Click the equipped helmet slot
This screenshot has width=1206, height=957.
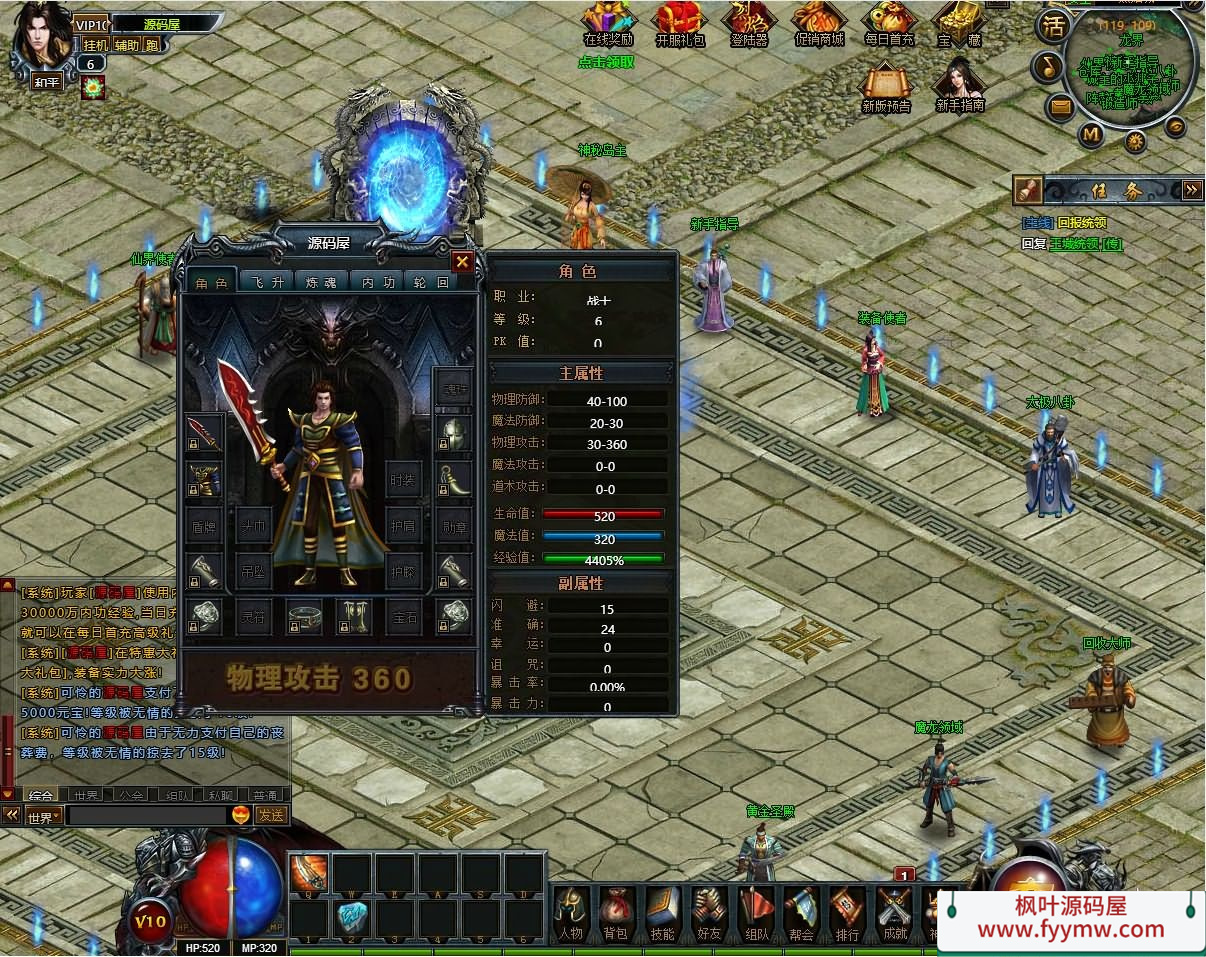pyautogui.click(x=453, y=433)
